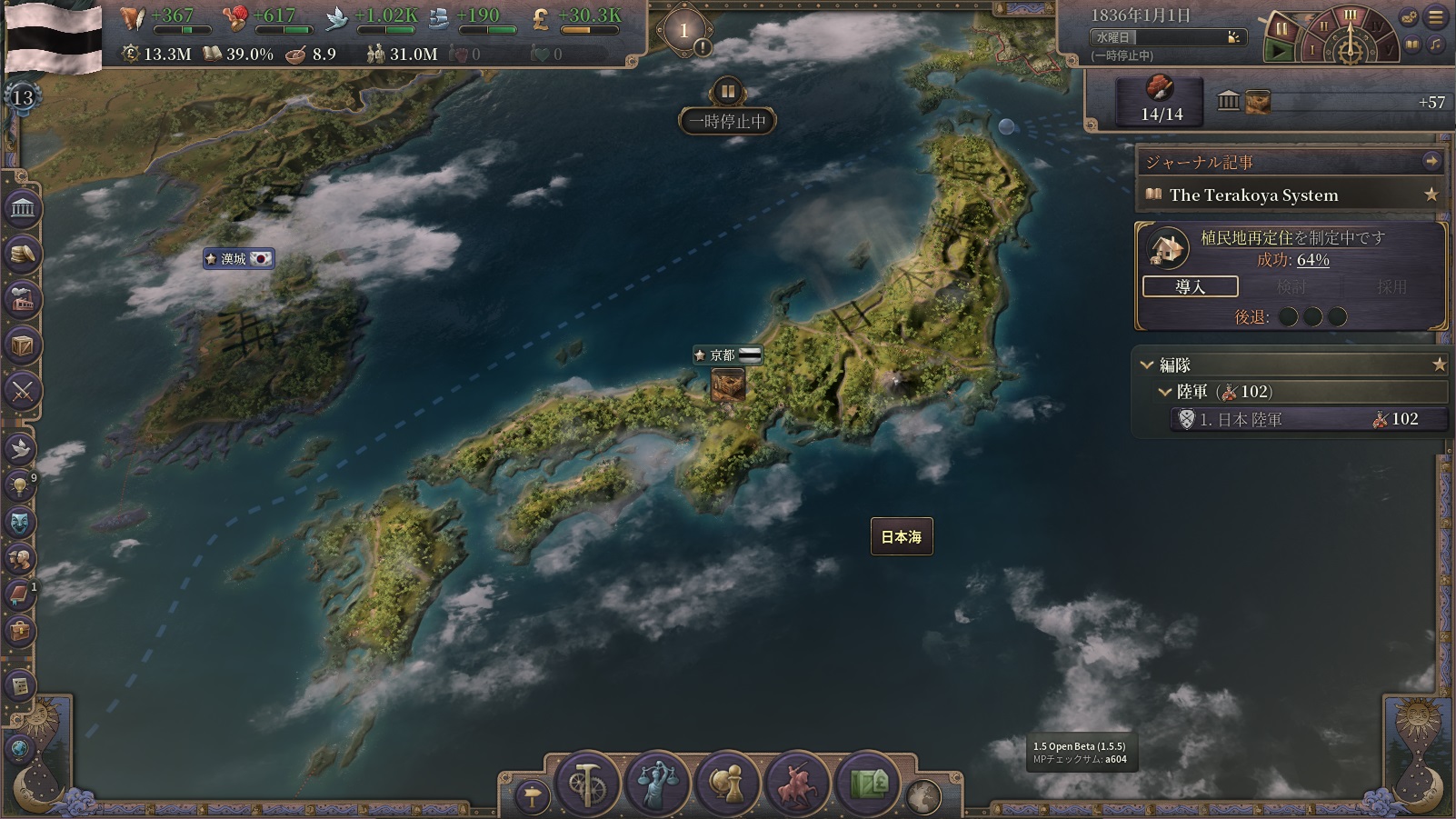
Task: Open the Military lens with horseman statue
Action: 797,784
